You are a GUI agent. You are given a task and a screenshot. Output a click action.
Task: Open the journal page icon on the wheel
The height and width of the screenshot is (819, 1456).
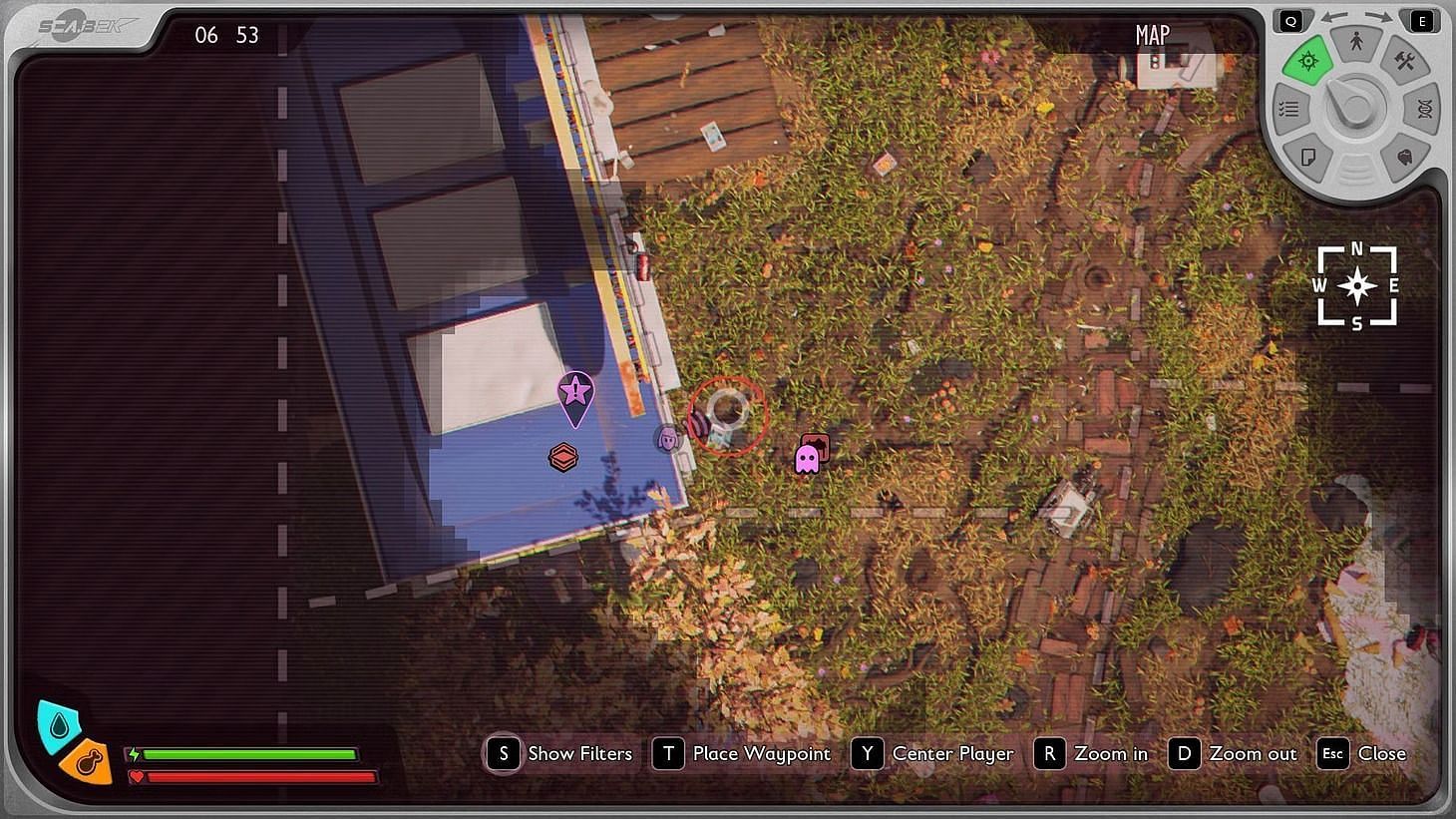(1309, 157)
